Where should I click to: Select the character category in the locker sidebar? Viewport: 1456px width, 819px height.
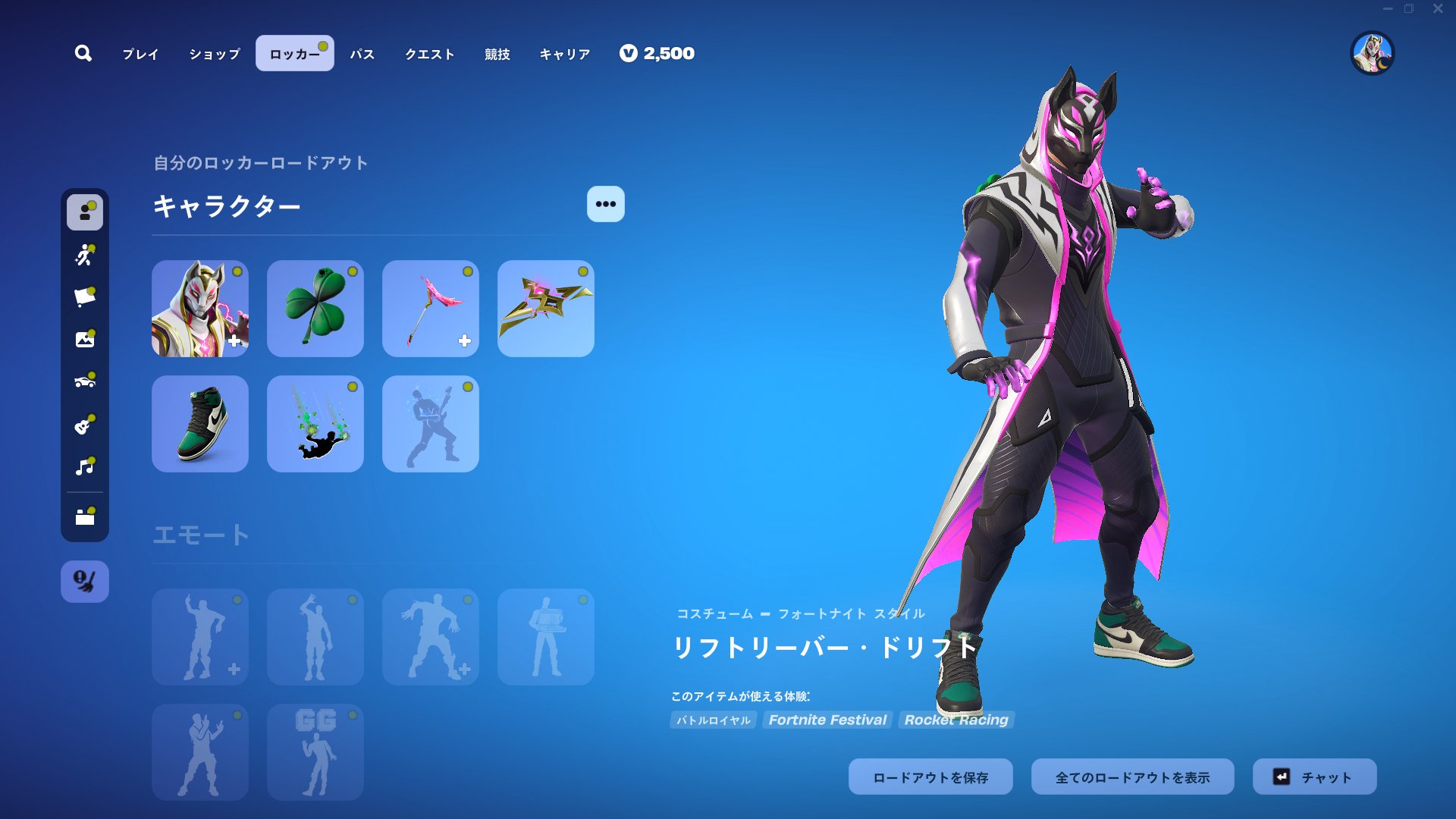(x=85, y=213)
